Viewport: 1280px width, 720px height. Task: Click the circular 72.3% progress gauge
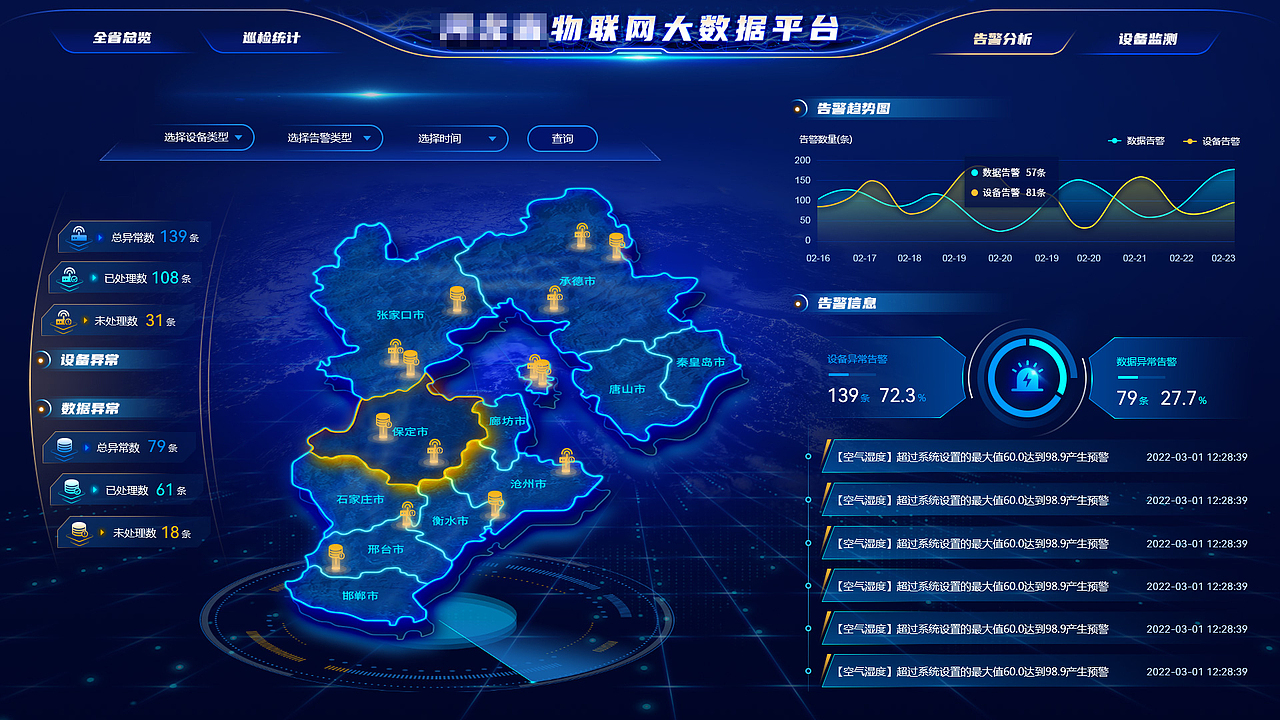(1025, 380)
